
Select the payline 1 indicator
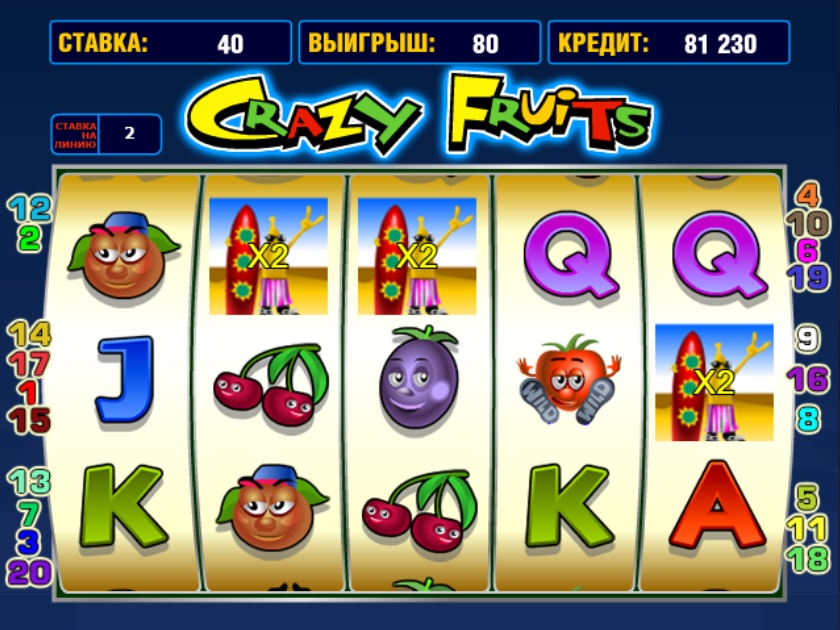[29, 391]
